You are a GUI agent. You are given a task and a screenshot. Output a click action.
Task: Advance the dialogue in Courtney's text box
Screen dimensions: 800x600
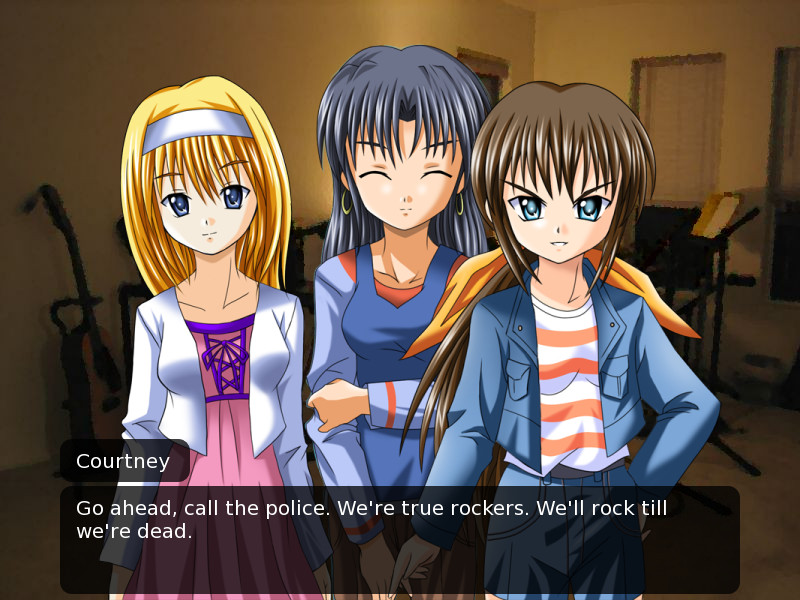click(400, 540)
